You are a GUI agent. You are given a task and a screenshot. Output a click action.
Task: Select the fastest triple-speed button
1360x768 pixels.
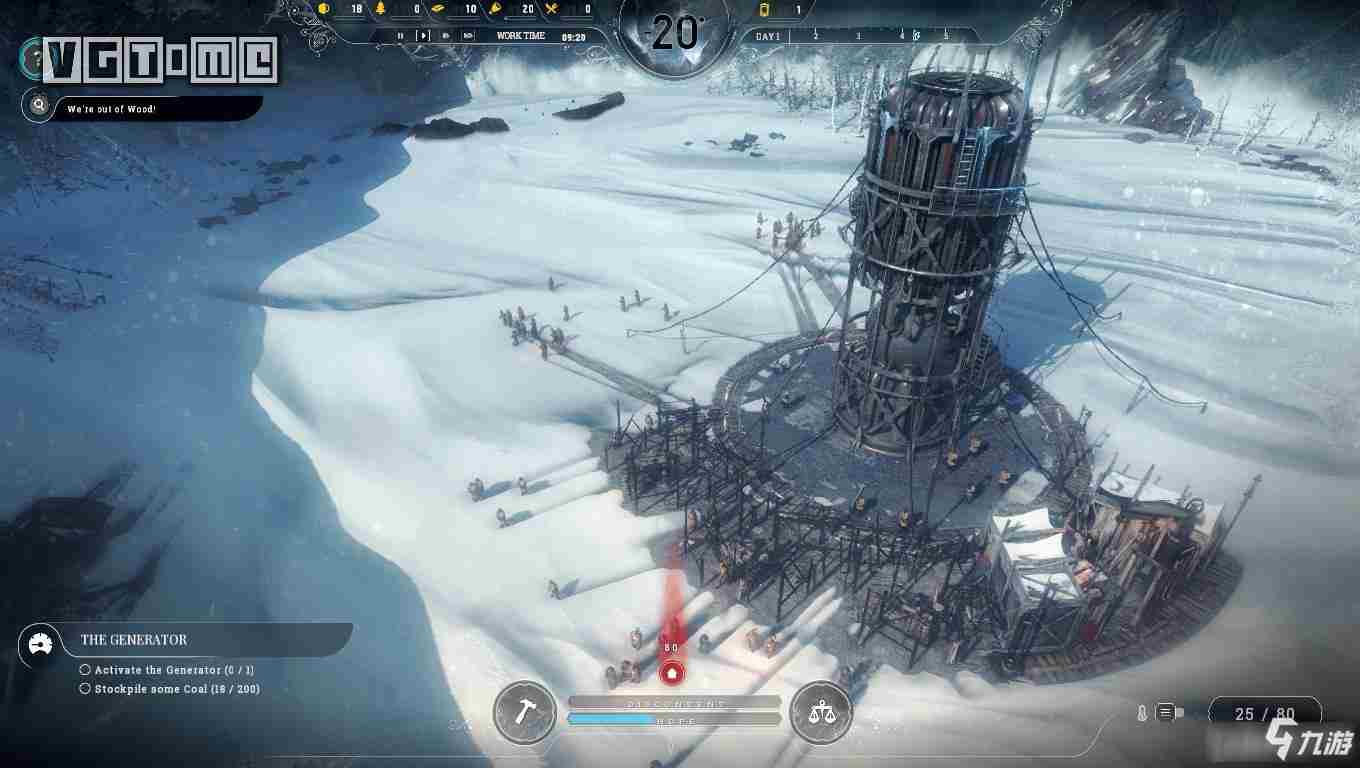click(468, 36)
